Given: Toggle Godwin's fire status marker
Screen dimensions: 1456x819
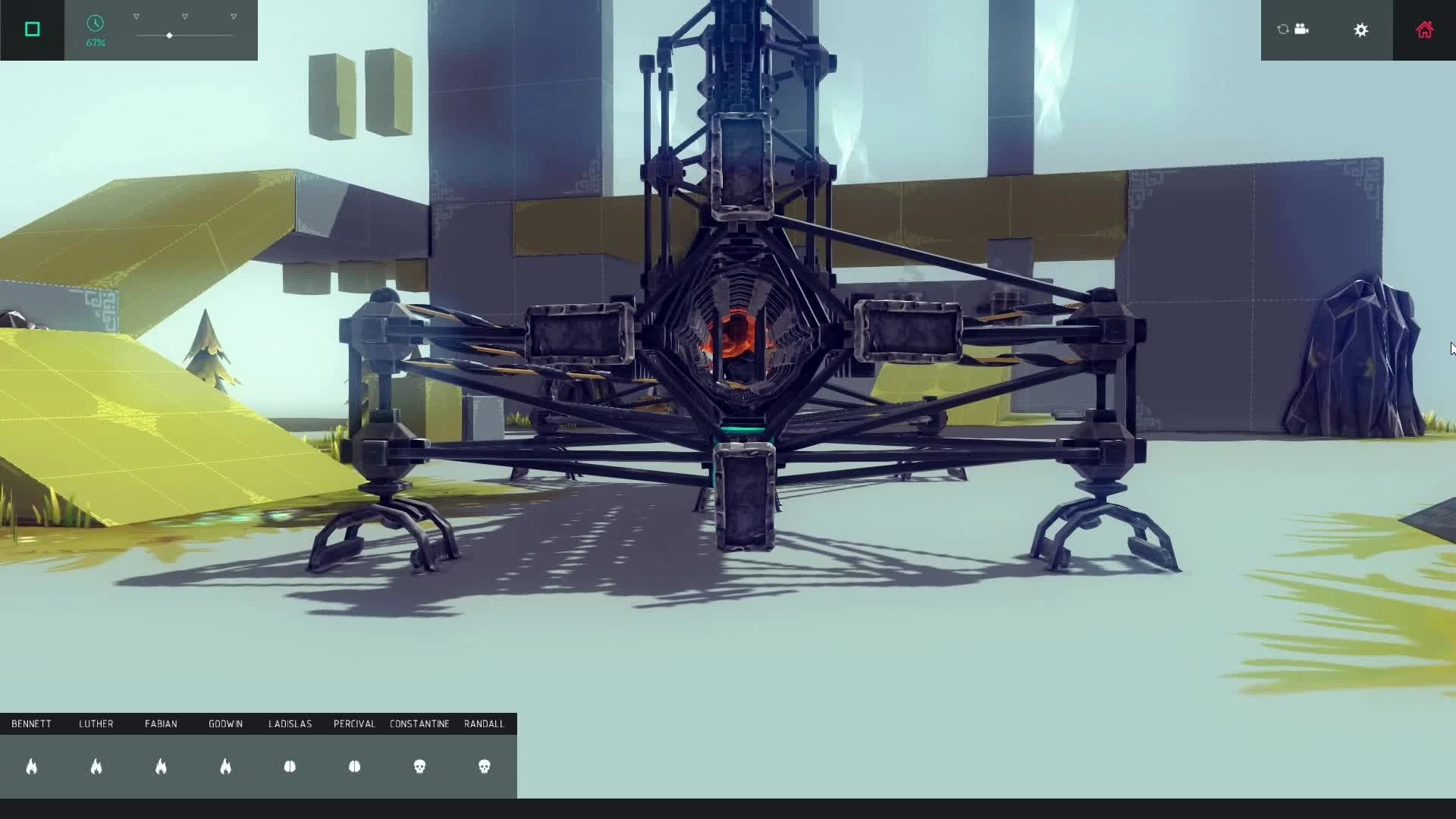Looking at the screenshot, I should 226,767.
